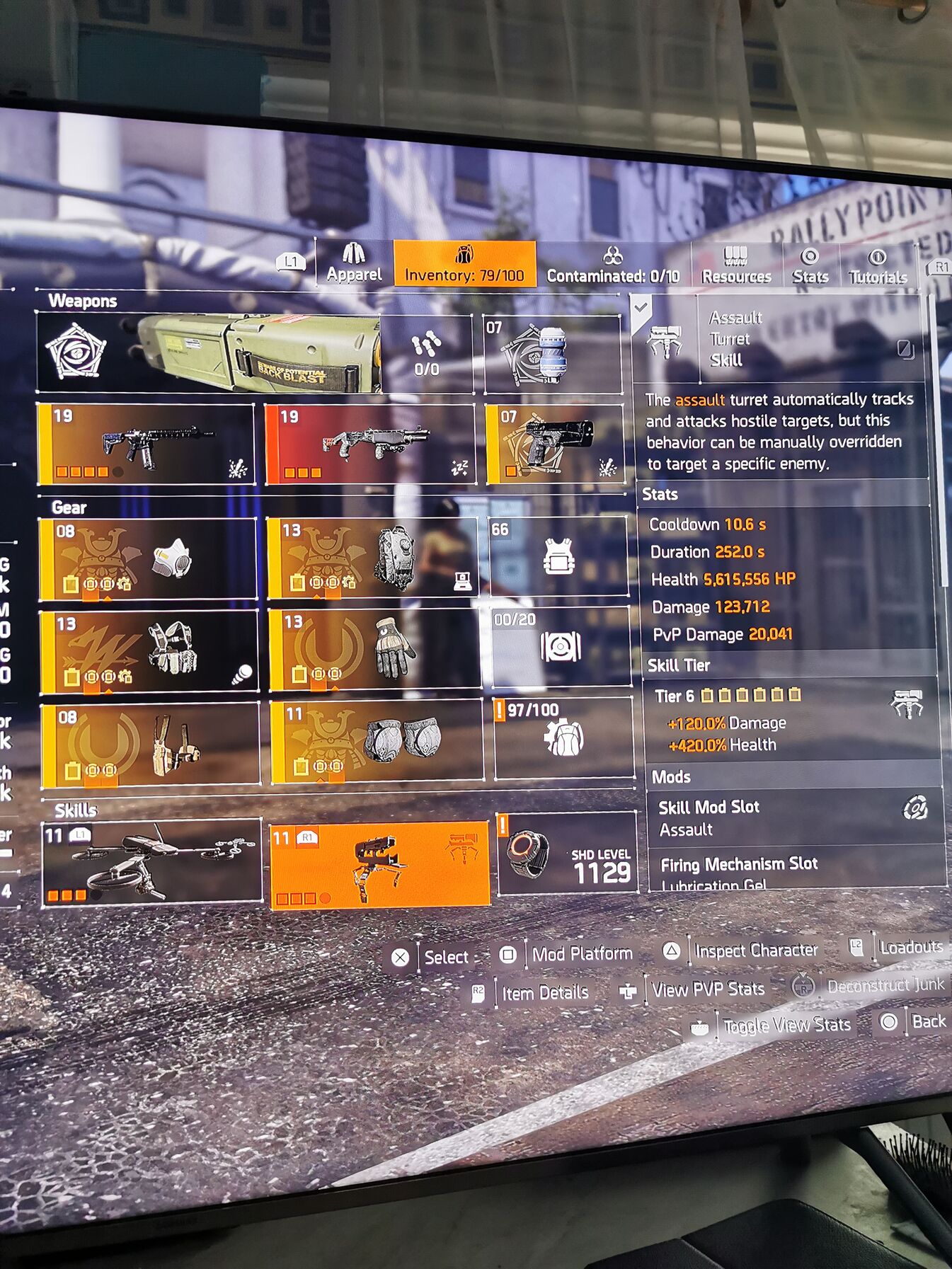Pick the holster gear slot
The image size is (952, 1269).
tap(150, 744)
